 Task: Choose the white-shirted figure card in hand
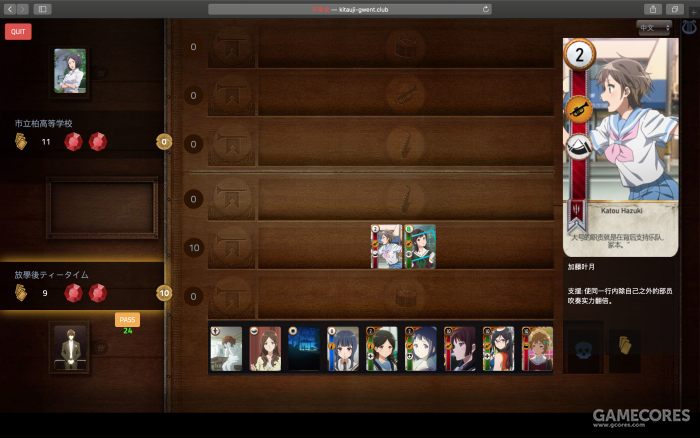pyautogui.click(x=226, y=349)
